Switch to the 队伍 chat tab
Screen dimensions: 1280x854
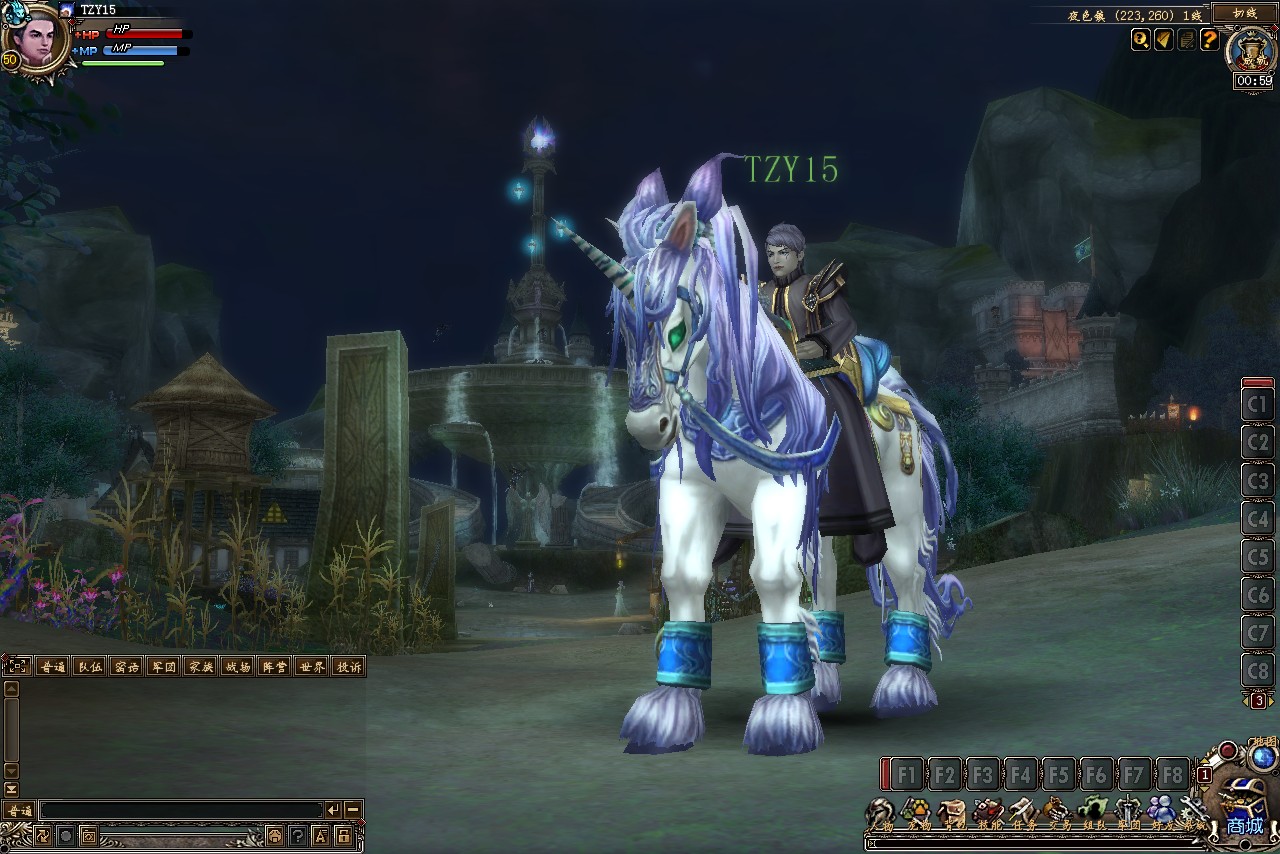(x=89, y=666)
